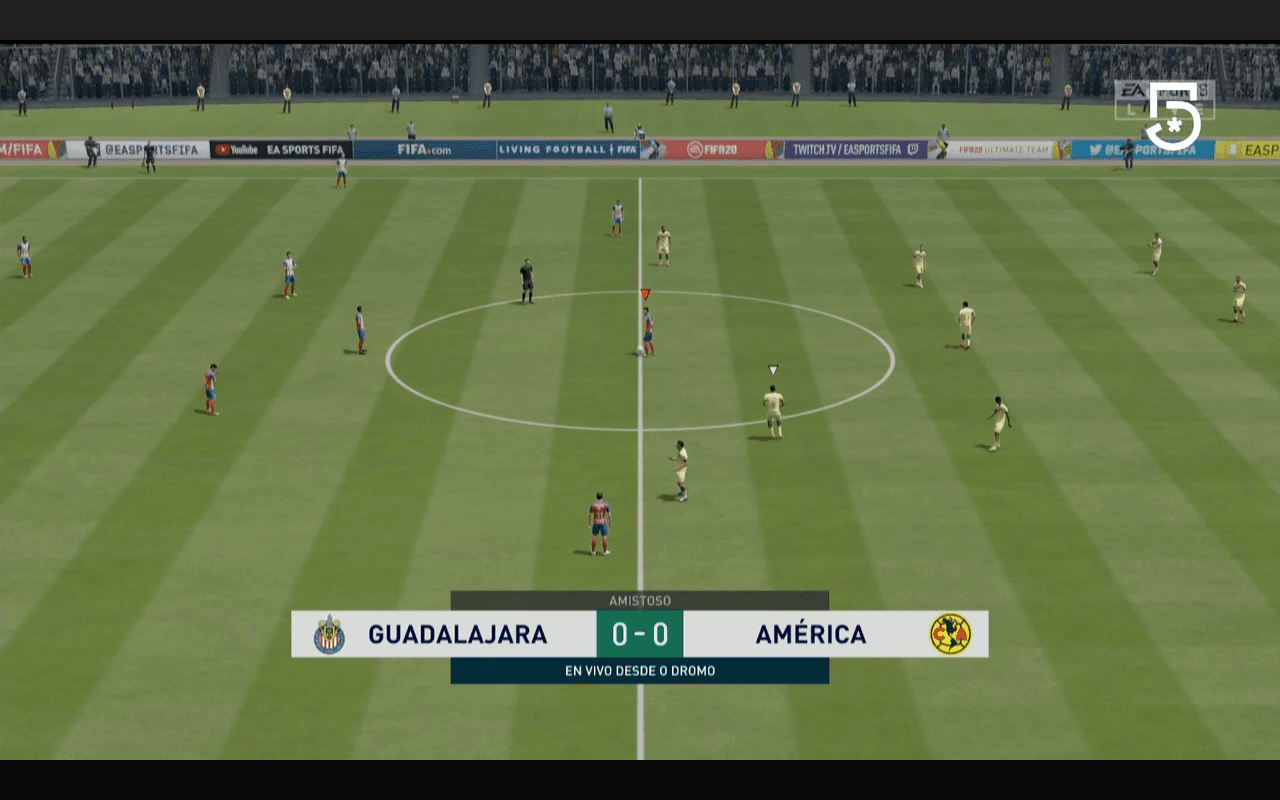Select the white triangle indicator over the América player
The height and width of the screenshot is (800, 1280).
point(772,369)
